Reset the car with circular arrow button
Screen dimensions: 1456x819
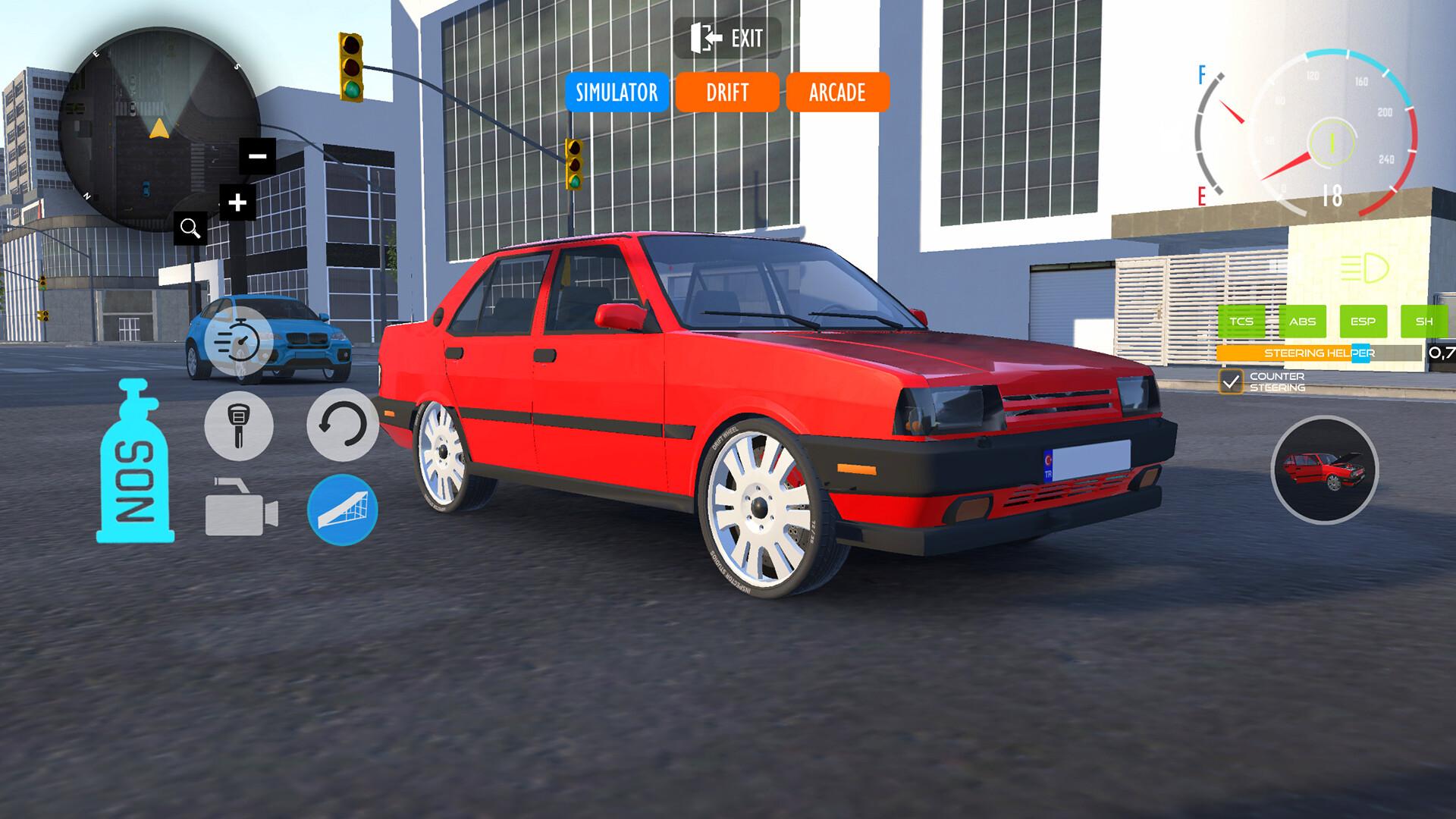[343, 425]
